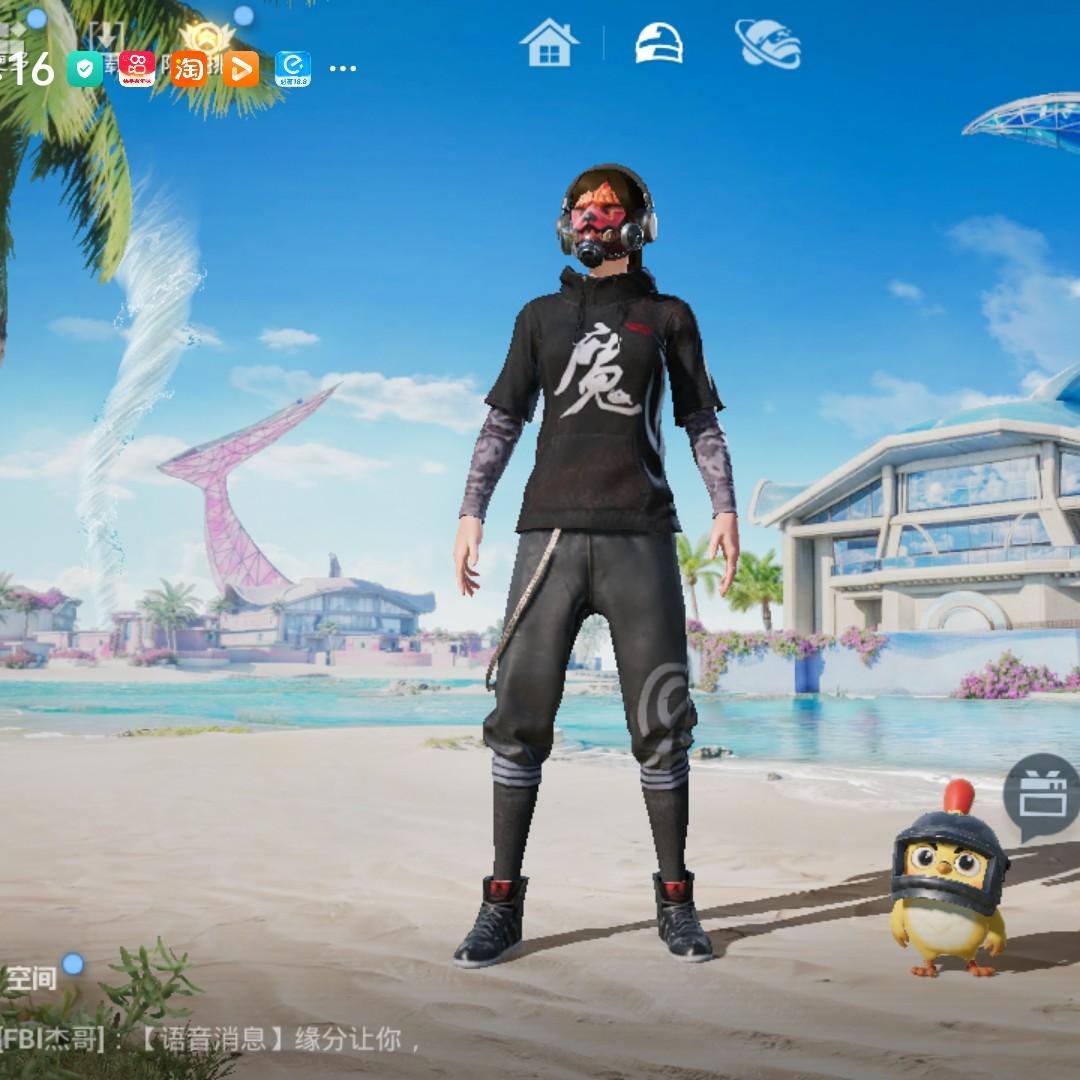Show more notifications via three dots

pyautogui.click(x=342, y=69)
